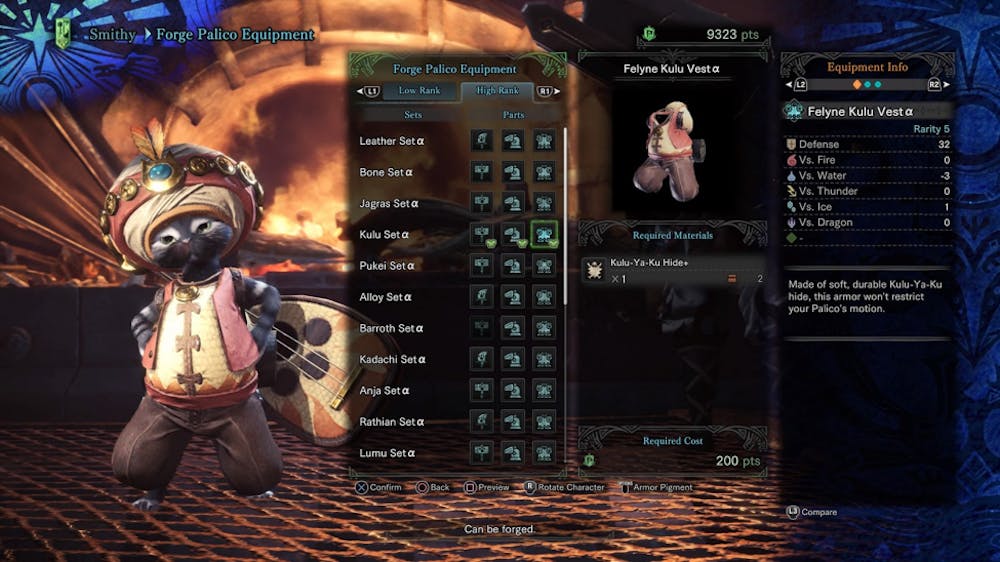The width and height of the screenshot is (1000, 562).
Task: Select the highlighted Kulu Set body armor icon
Action: (x=544, y=234)
